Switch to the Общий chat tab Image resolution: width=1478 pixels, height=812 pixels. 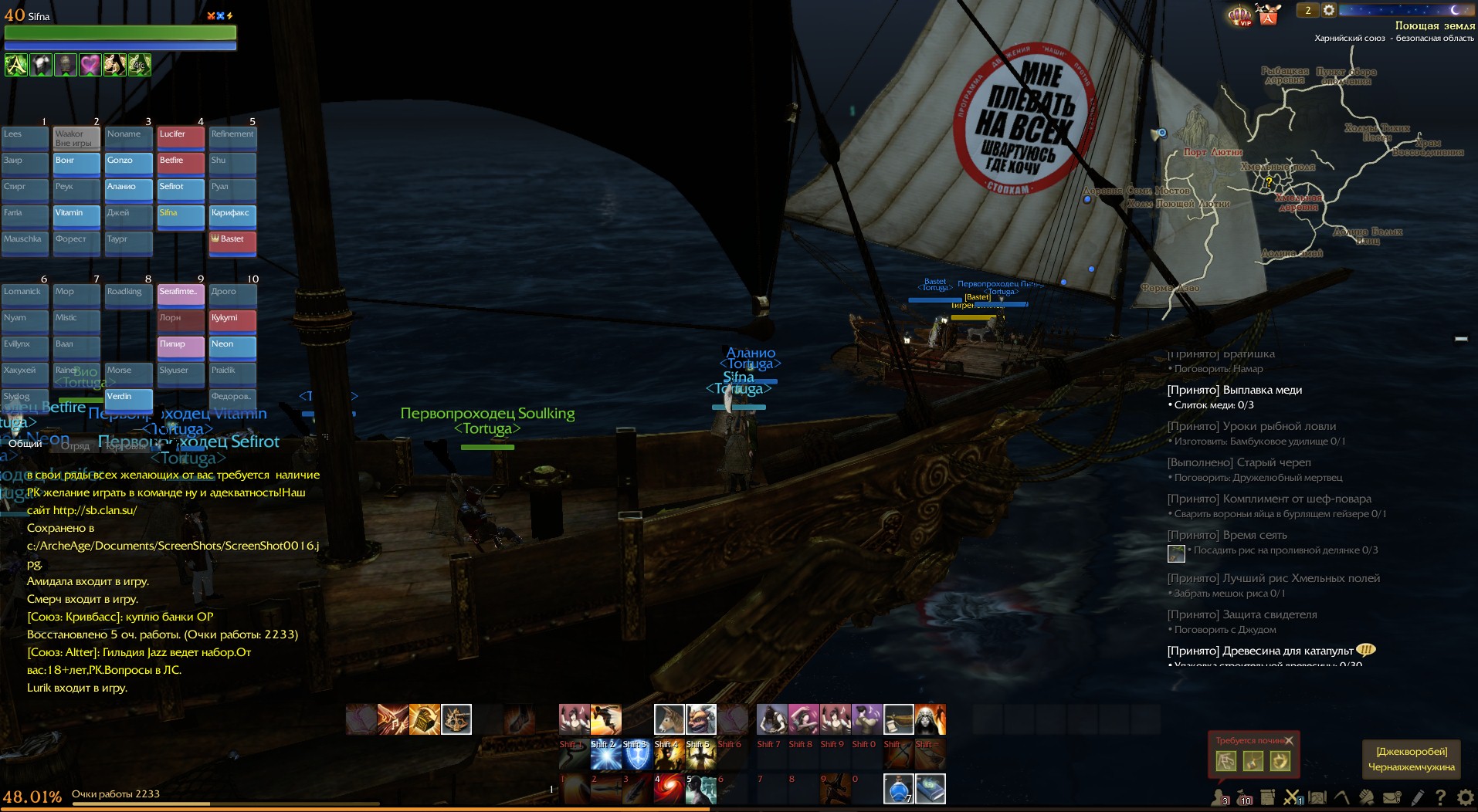[x=25, y=444]
